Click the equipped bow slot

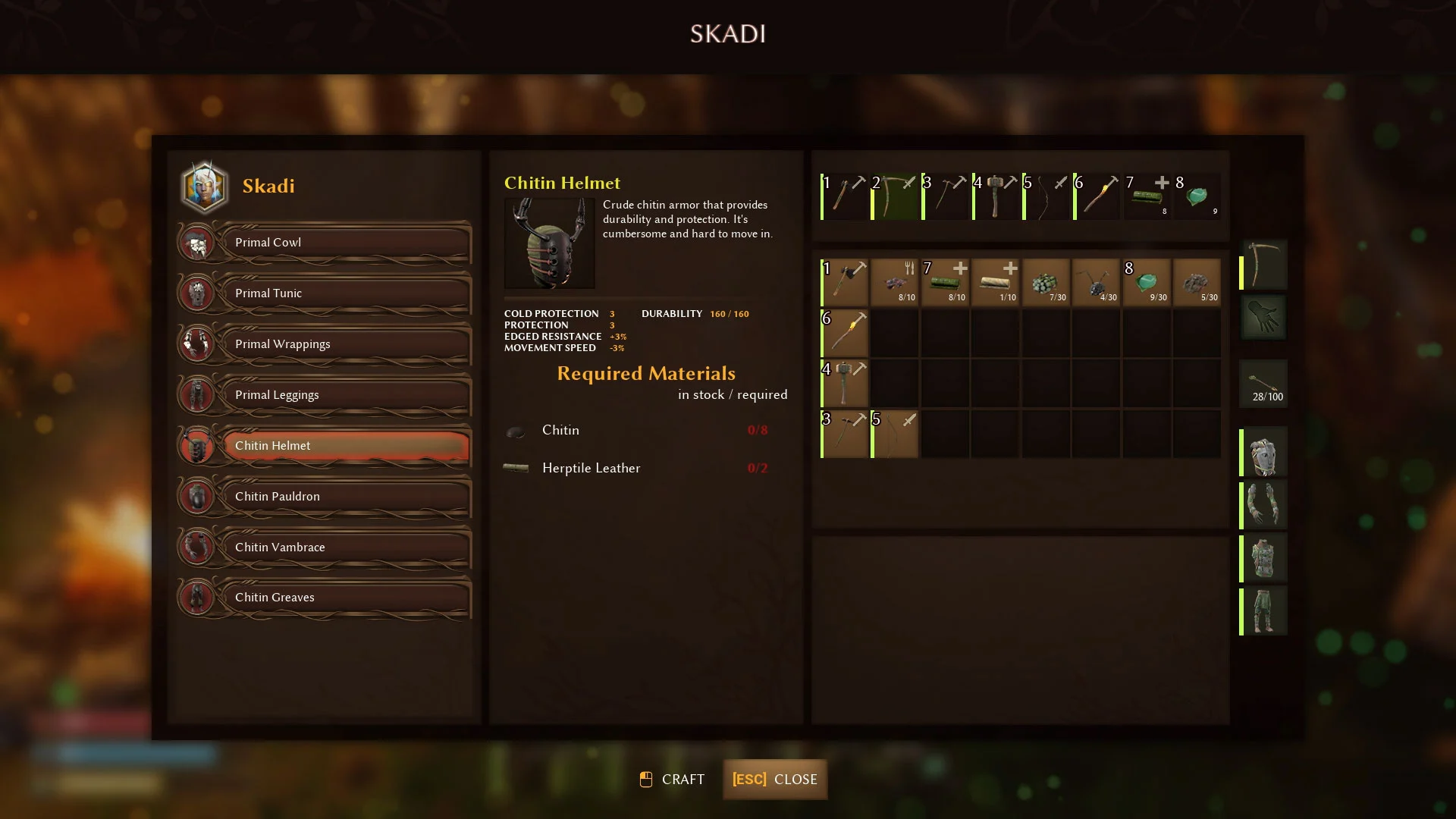[x=1264, y=265]
